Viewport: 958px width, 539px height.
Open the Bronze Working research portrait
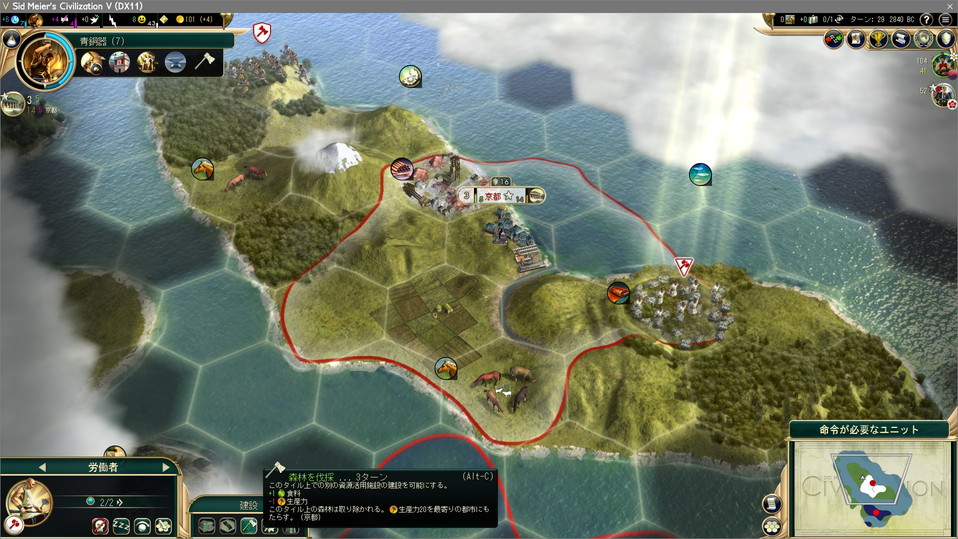click(x=46, y=60)
